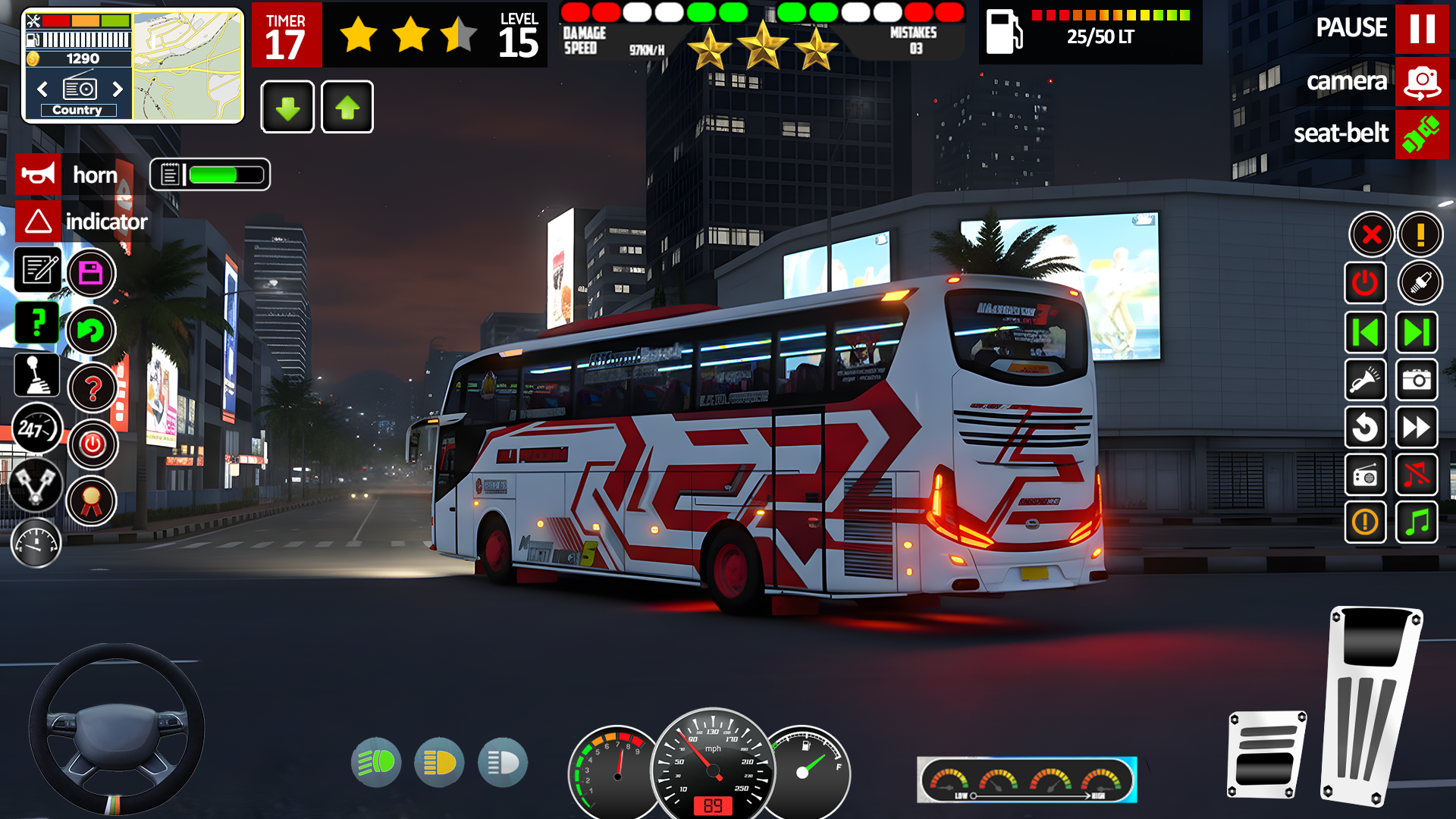Mute the music with red note icon
Image resolution: width=1456 pixels, height=819 pixels.
pyautogui.click(x=1417, y=475)
